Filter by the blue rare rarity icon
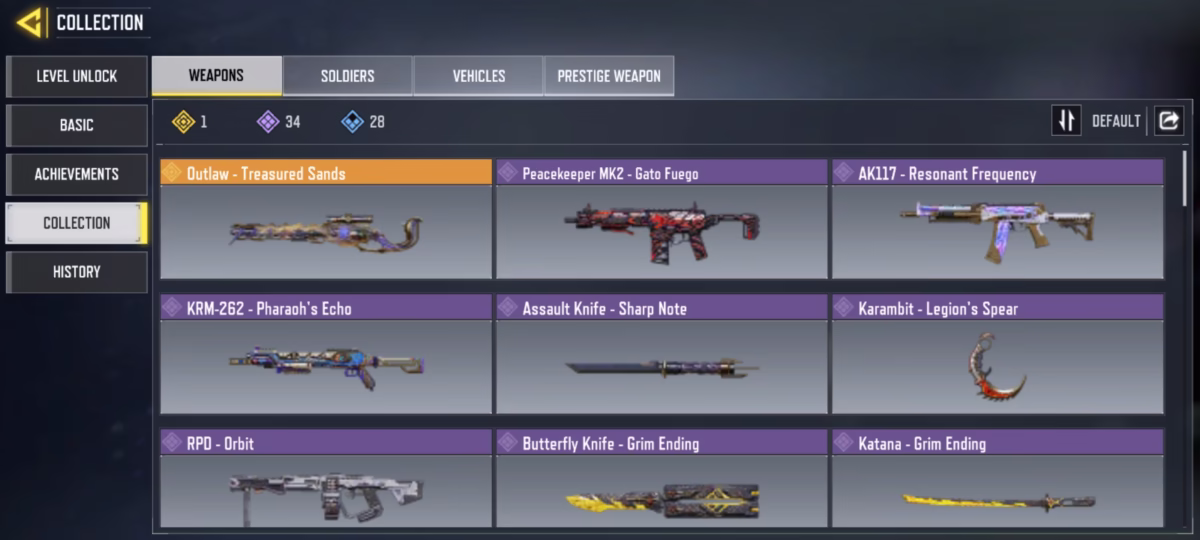The width and height of the screenshot is (1200, 540). pyautogui.click(x=352, y=122)
